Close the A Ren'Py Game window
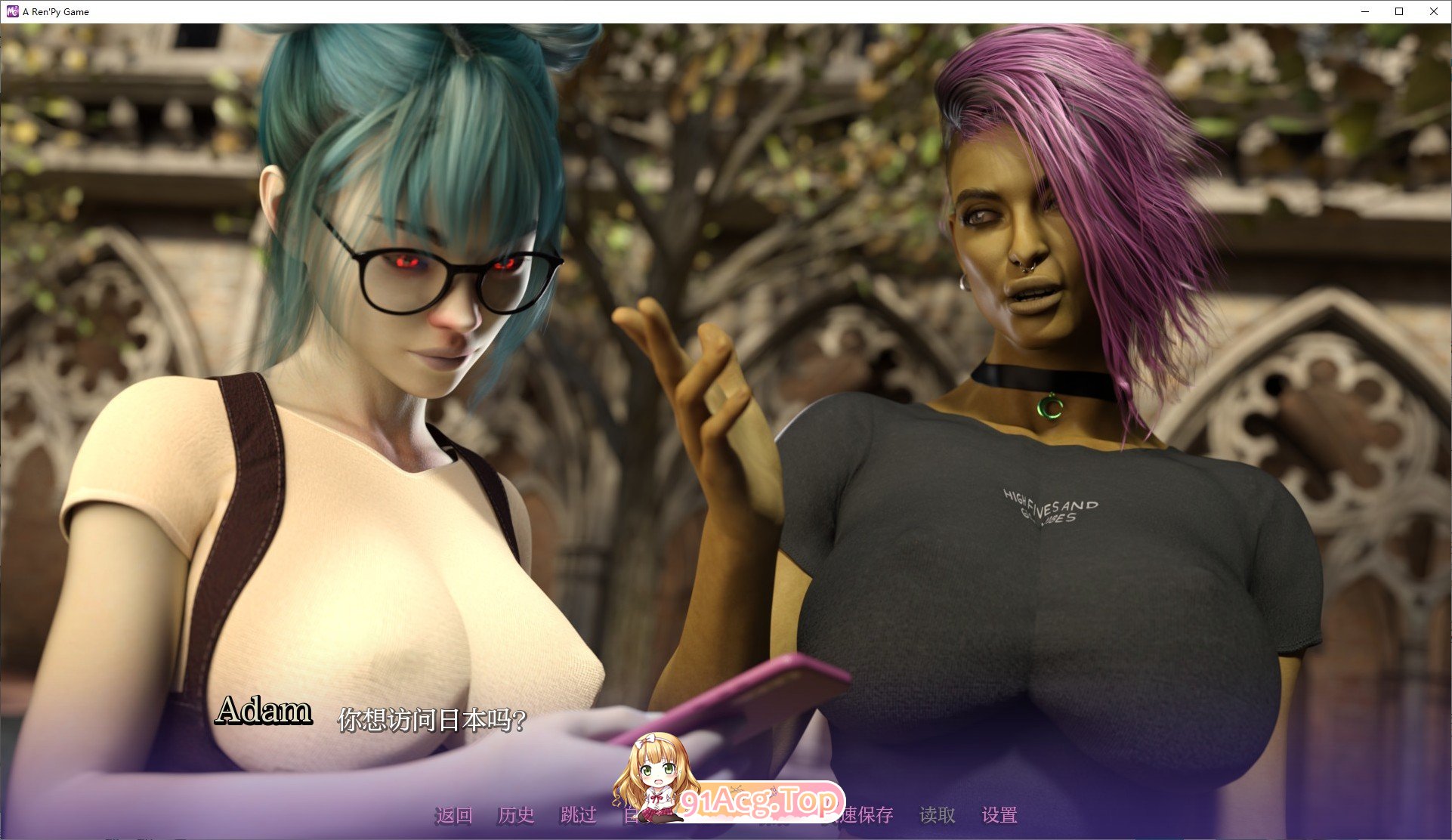Image resolution: width=1452 pixels, height=840 pixels. pos(1433,11)
